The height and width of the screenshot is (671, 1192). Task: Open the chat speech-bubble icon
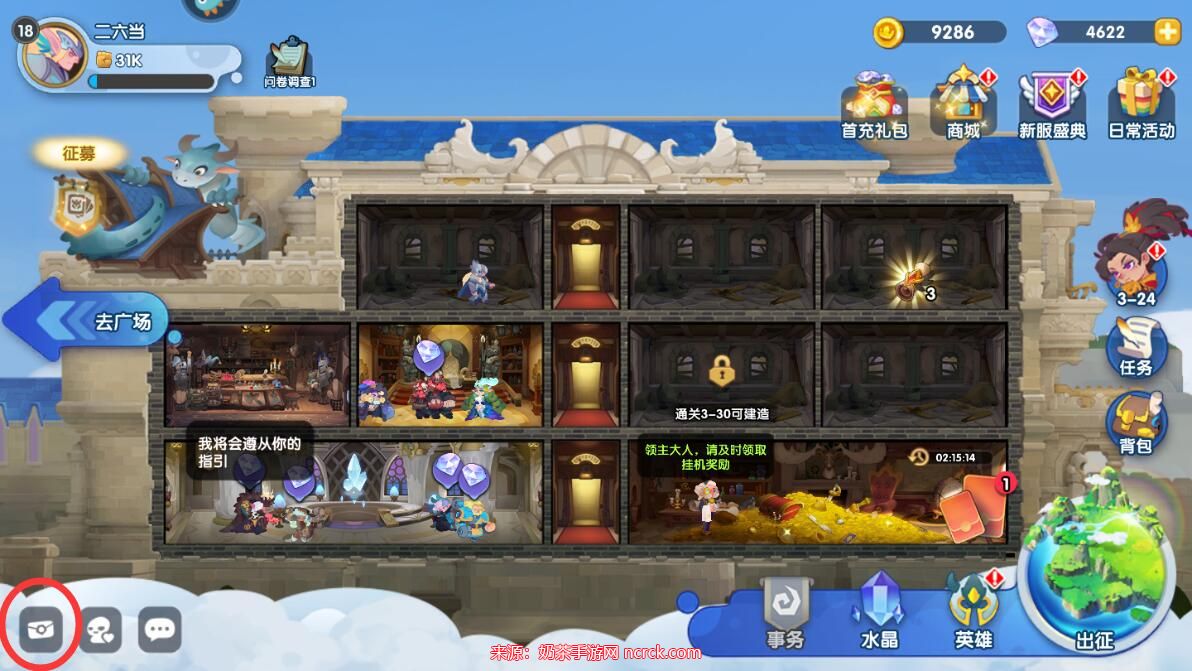point(160,629)
